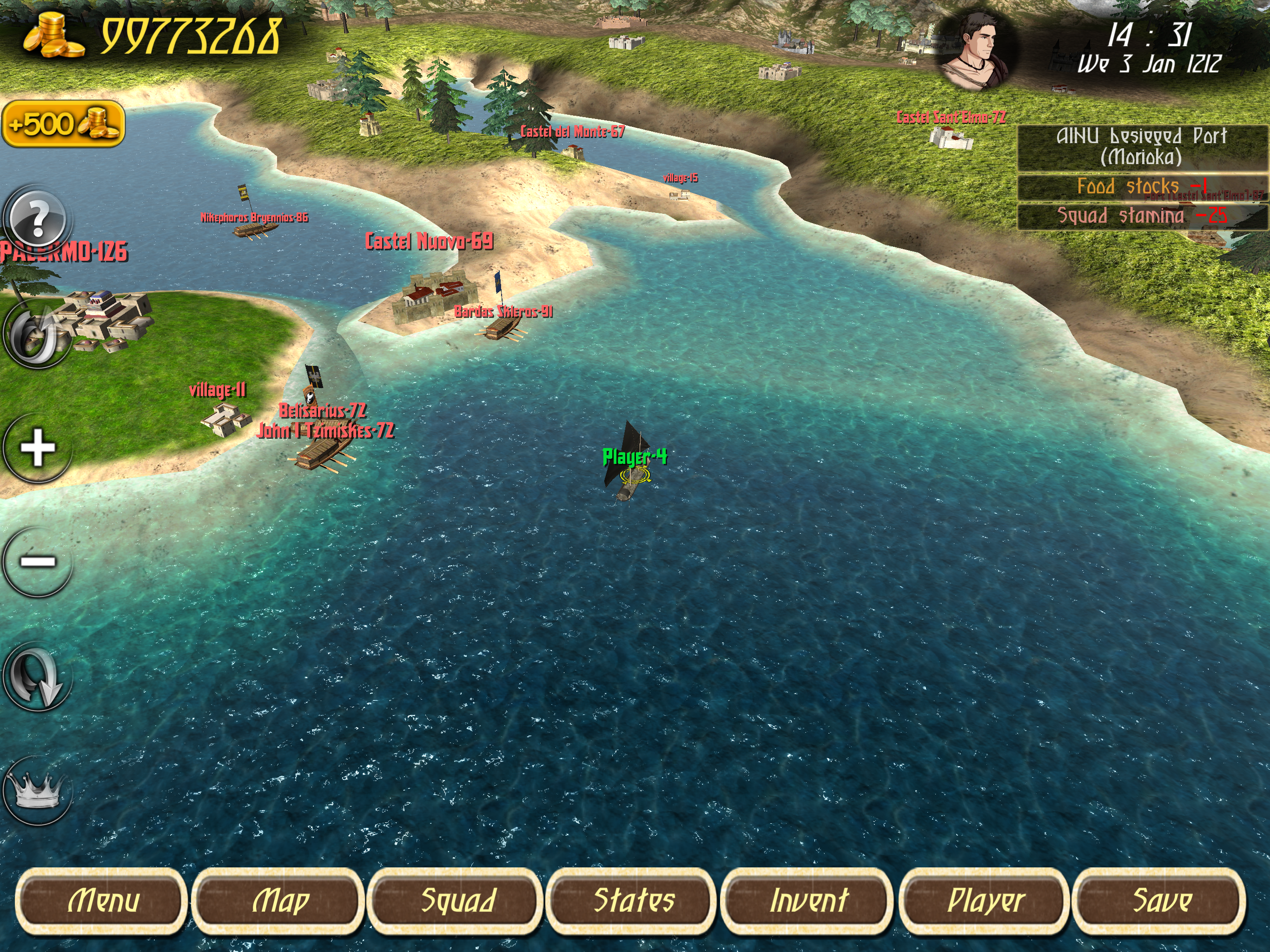Open the silver crown icon

click(38, 791)
